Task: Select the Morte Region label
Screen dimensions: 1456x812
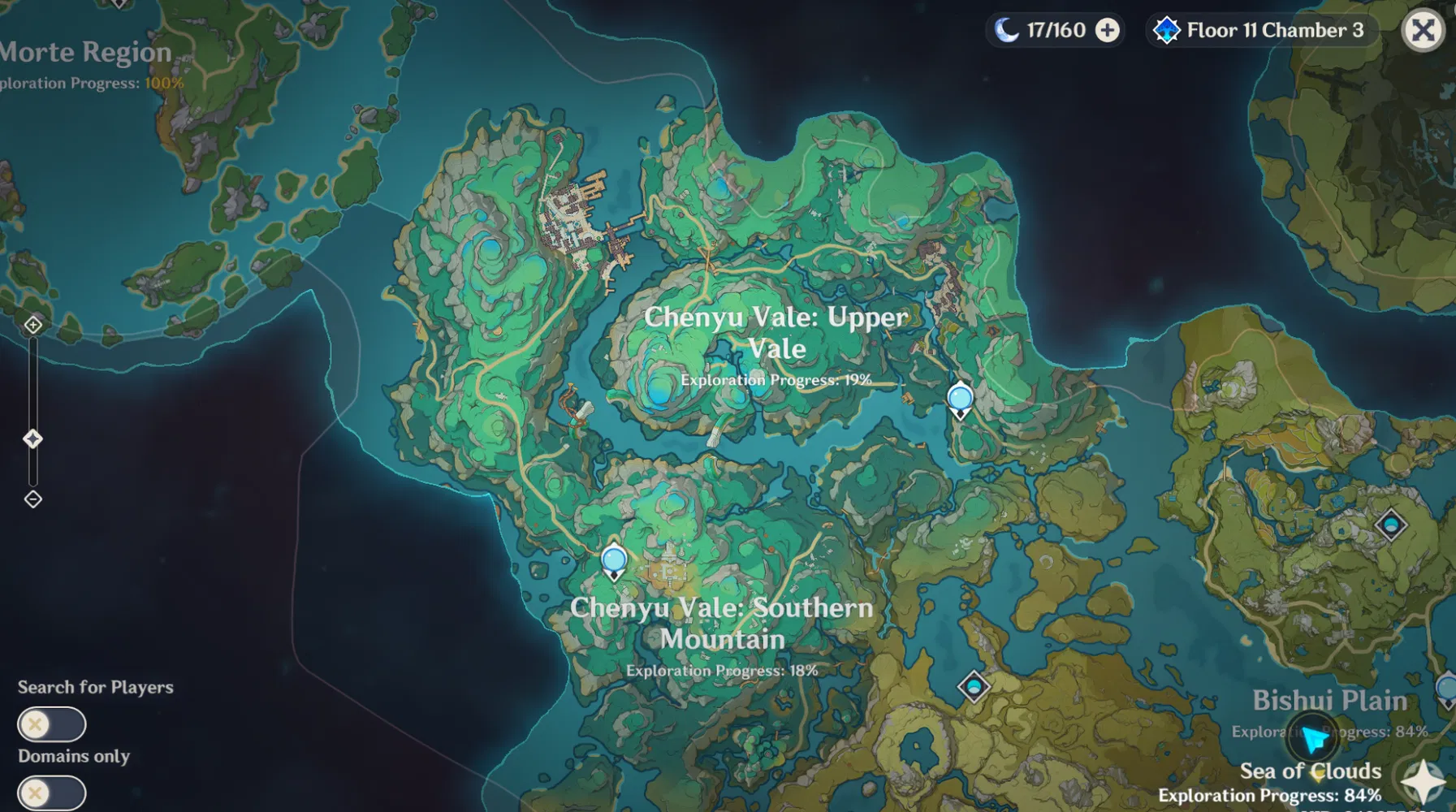Action: click(85, 51)
